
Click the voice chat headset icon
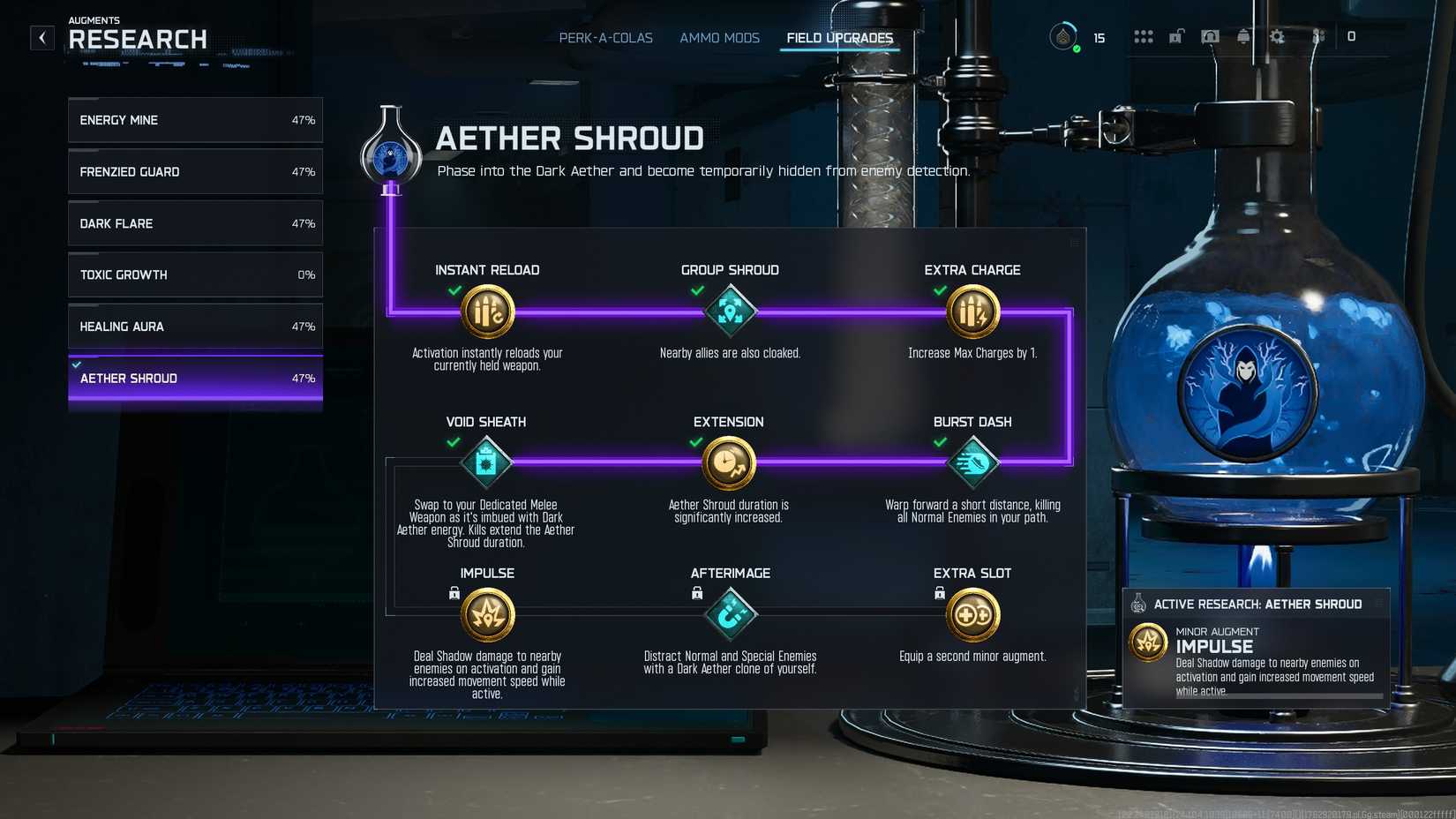pos(1210,37)
